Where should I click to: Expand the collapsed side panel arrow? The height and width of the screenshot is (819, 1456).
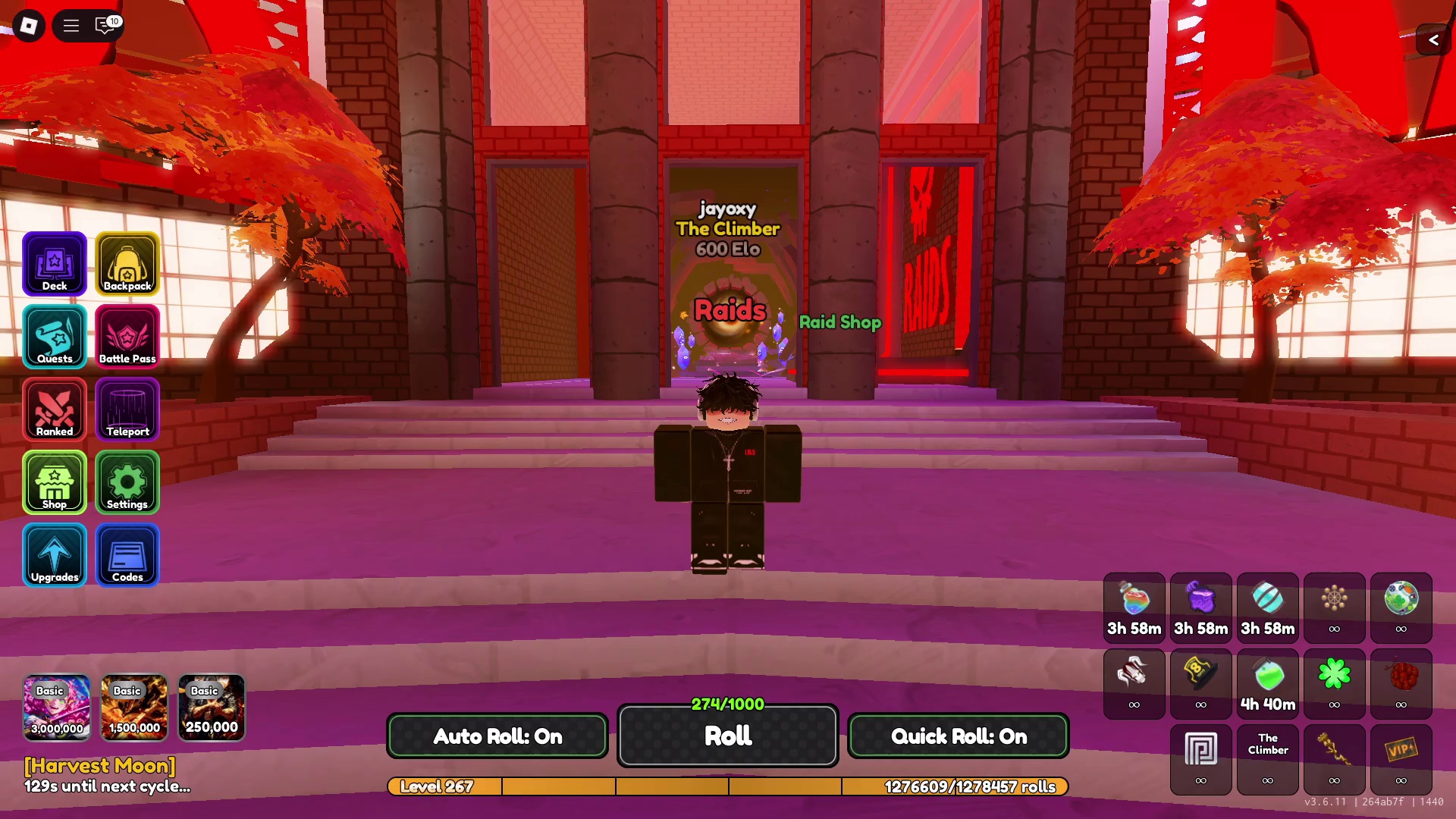1433,40
